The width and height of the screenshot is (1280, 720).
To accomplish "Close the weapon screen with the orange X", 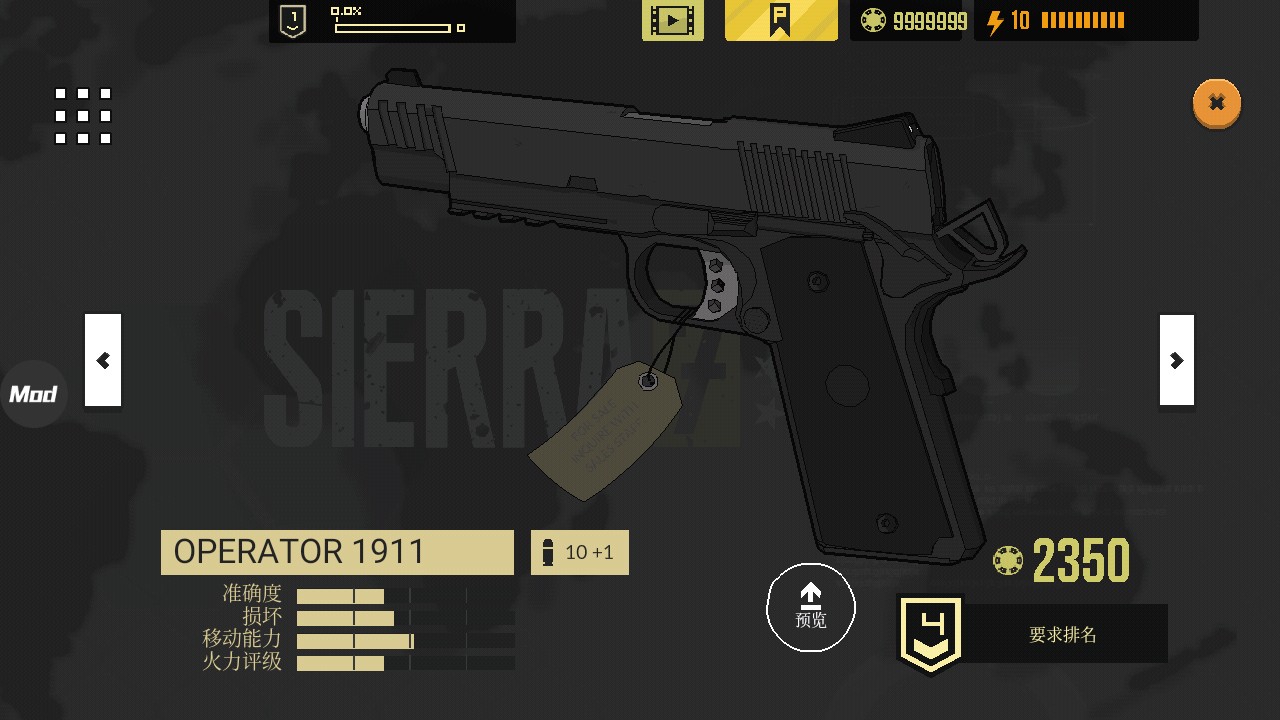I will (x=1216, y=103).
